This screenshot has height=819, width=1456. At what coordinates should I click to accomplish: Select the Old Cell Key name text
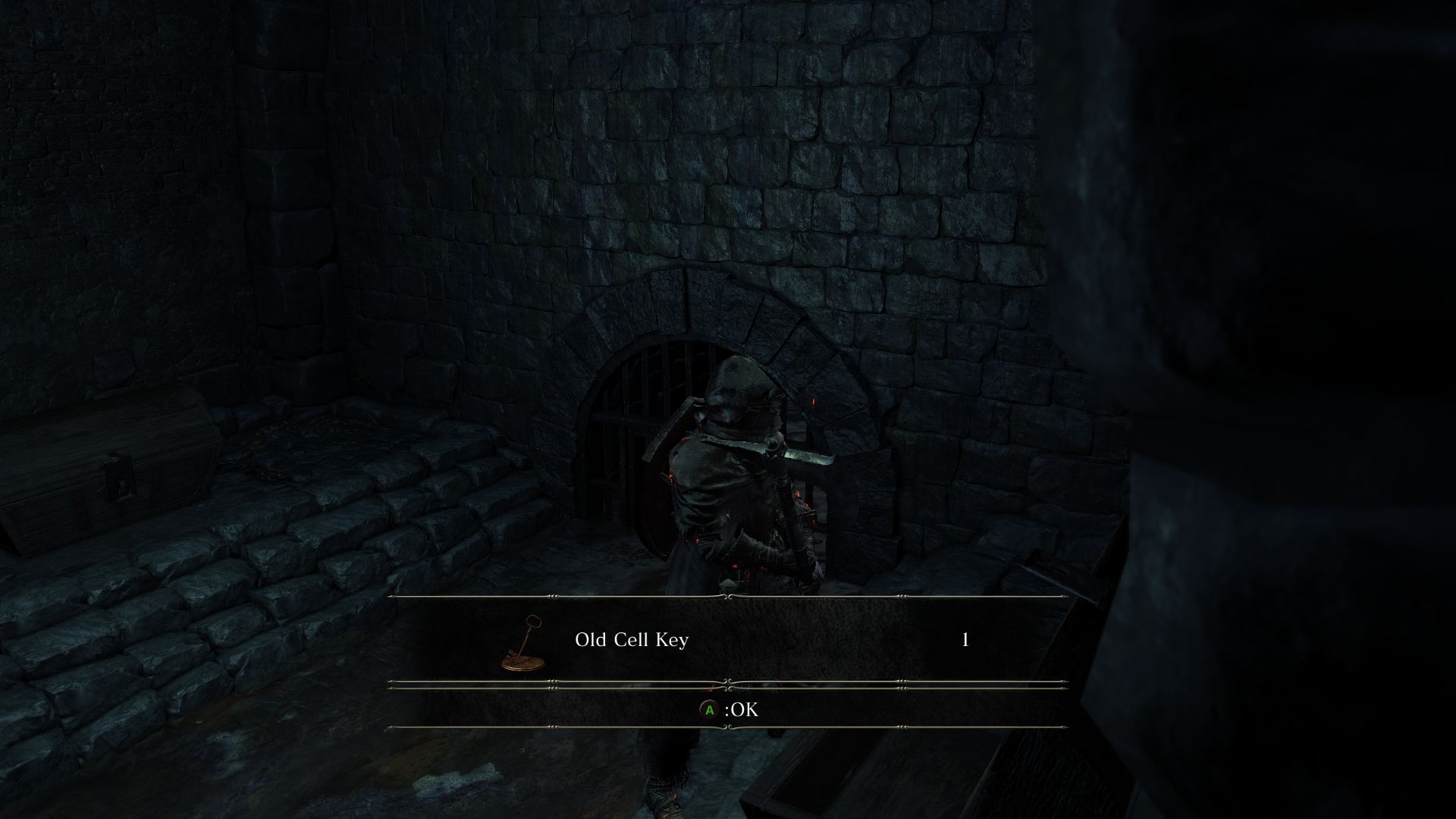click(x=632, y=639)
